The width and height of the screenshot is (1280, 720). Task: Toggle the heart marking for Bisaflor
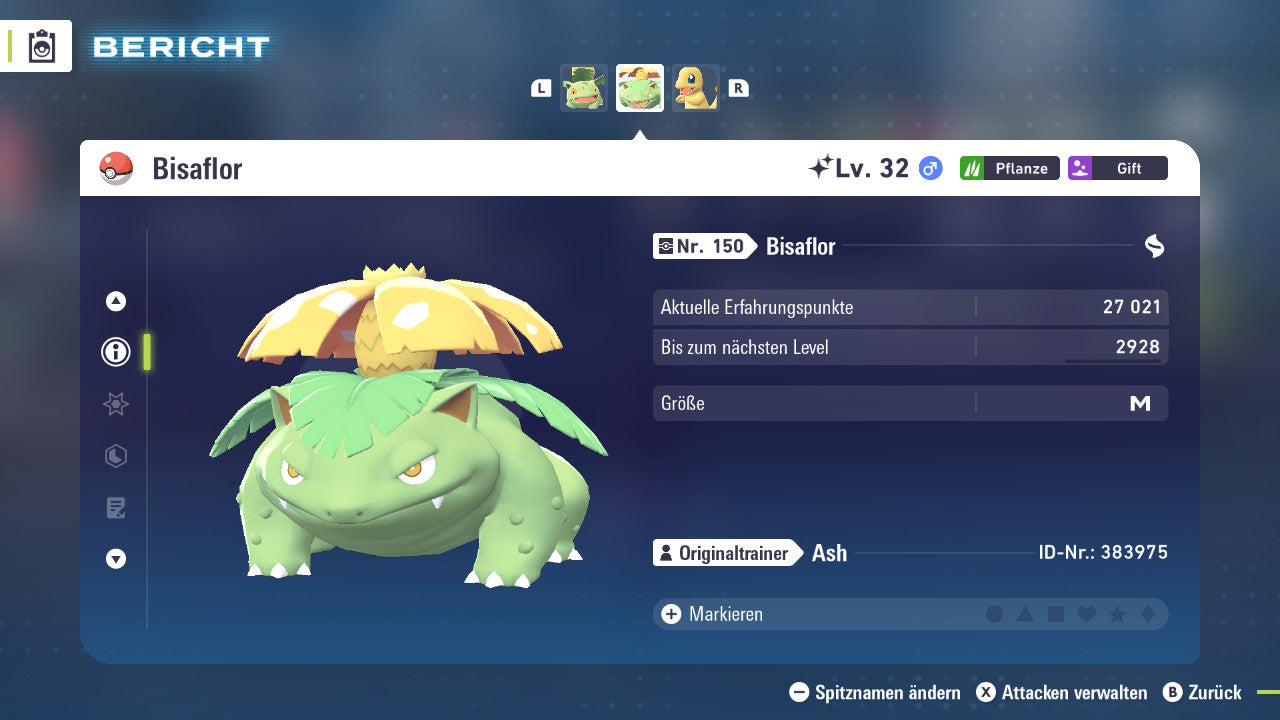click(1088, 614)
